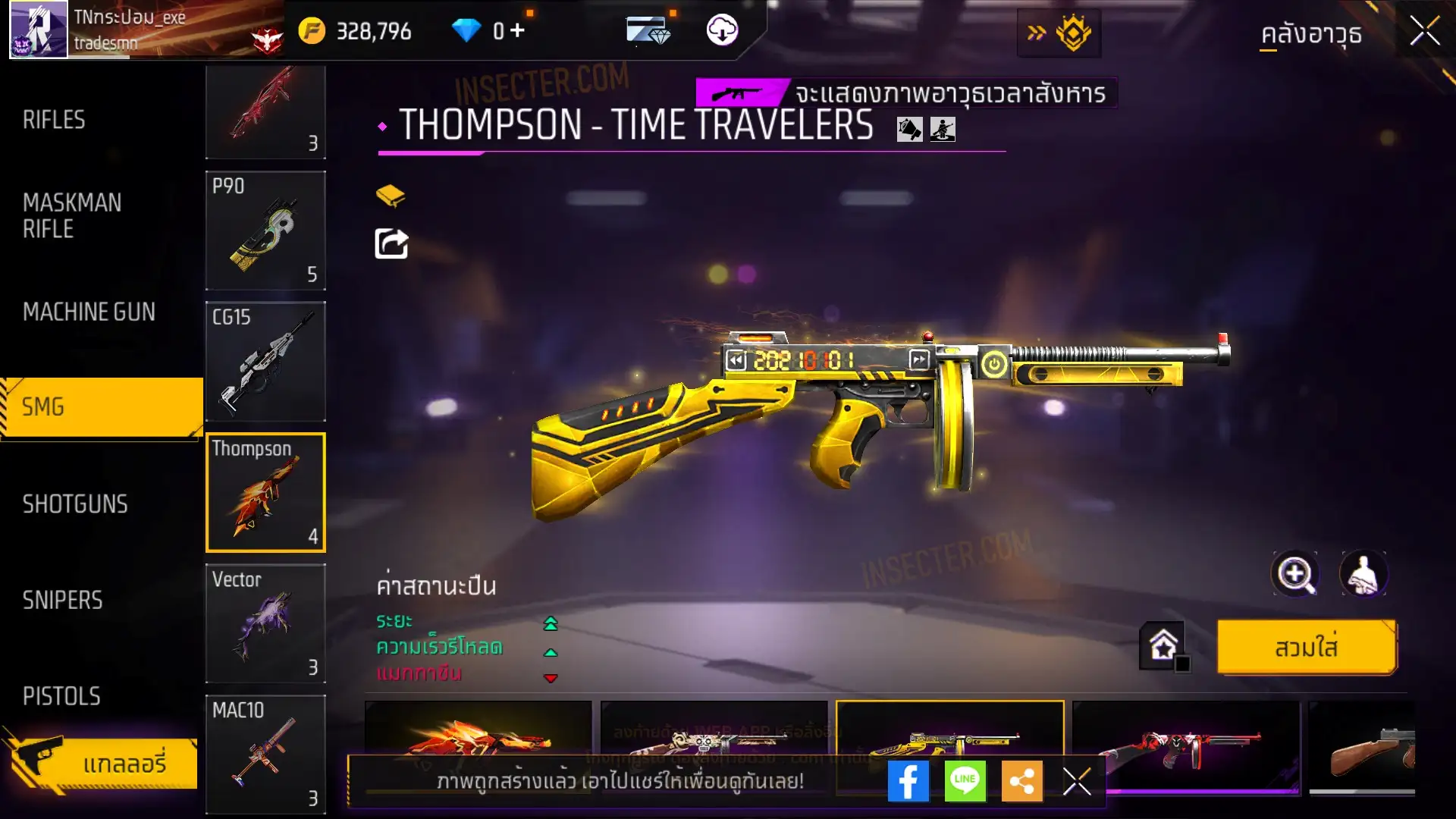Share the image via LINE
This screenshot has height=819, width=1456.
[965, 781]
